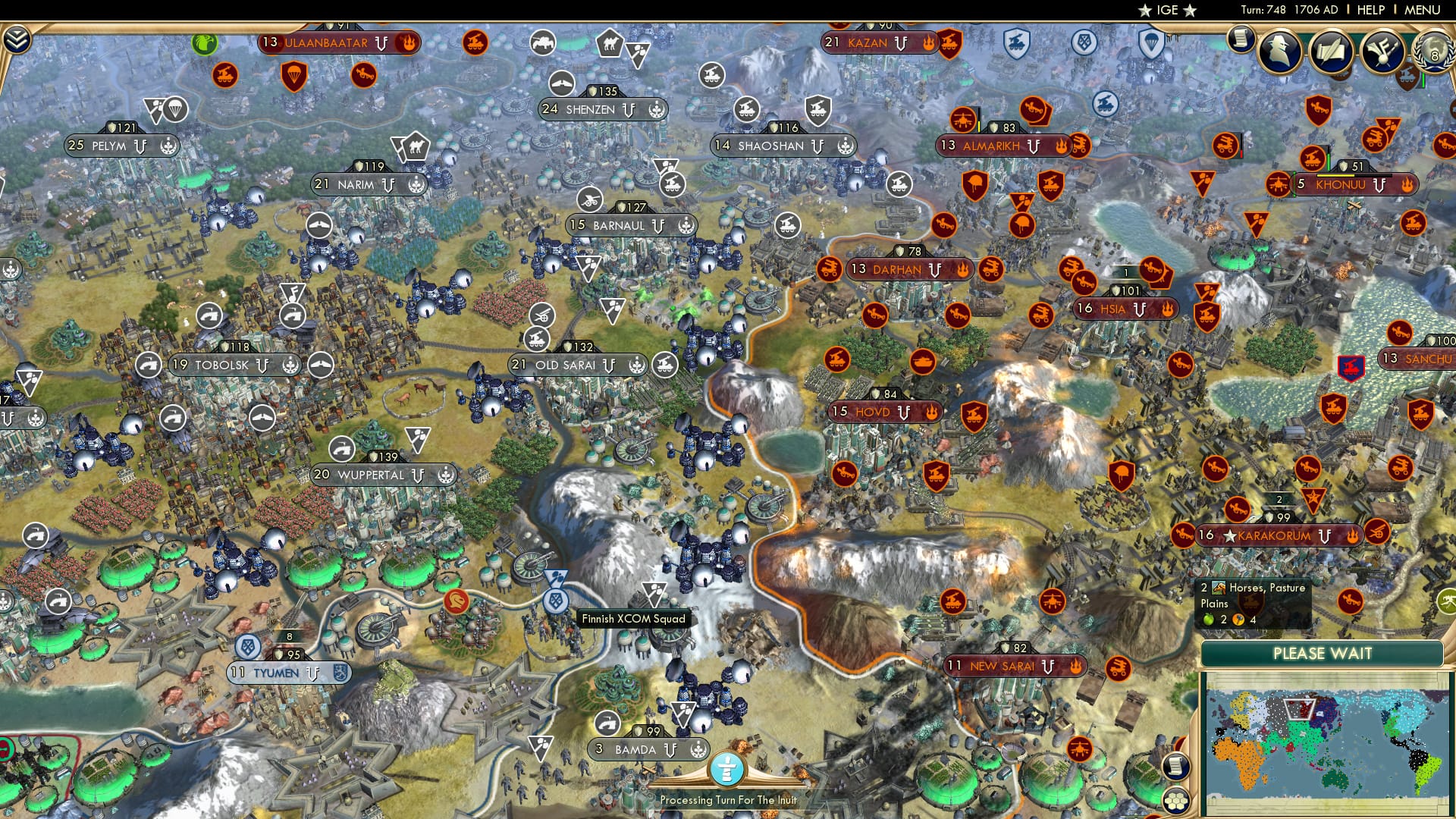
Task: Toggle the war flame icon beside Kazan
Action: pos(928,43)
